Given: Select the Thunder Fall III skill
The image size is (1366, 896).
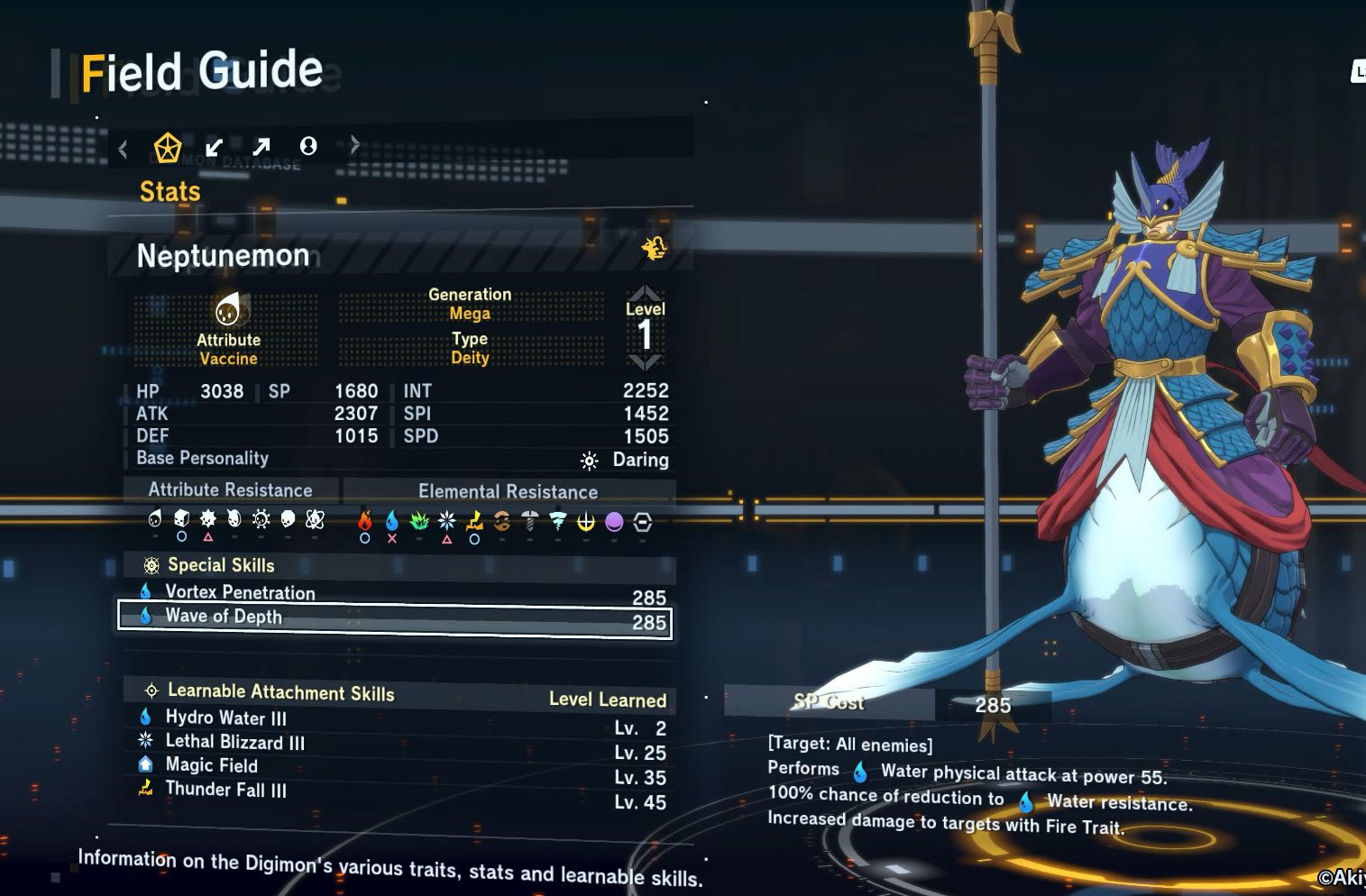Looking at the screenshot, I should [225, 790].
